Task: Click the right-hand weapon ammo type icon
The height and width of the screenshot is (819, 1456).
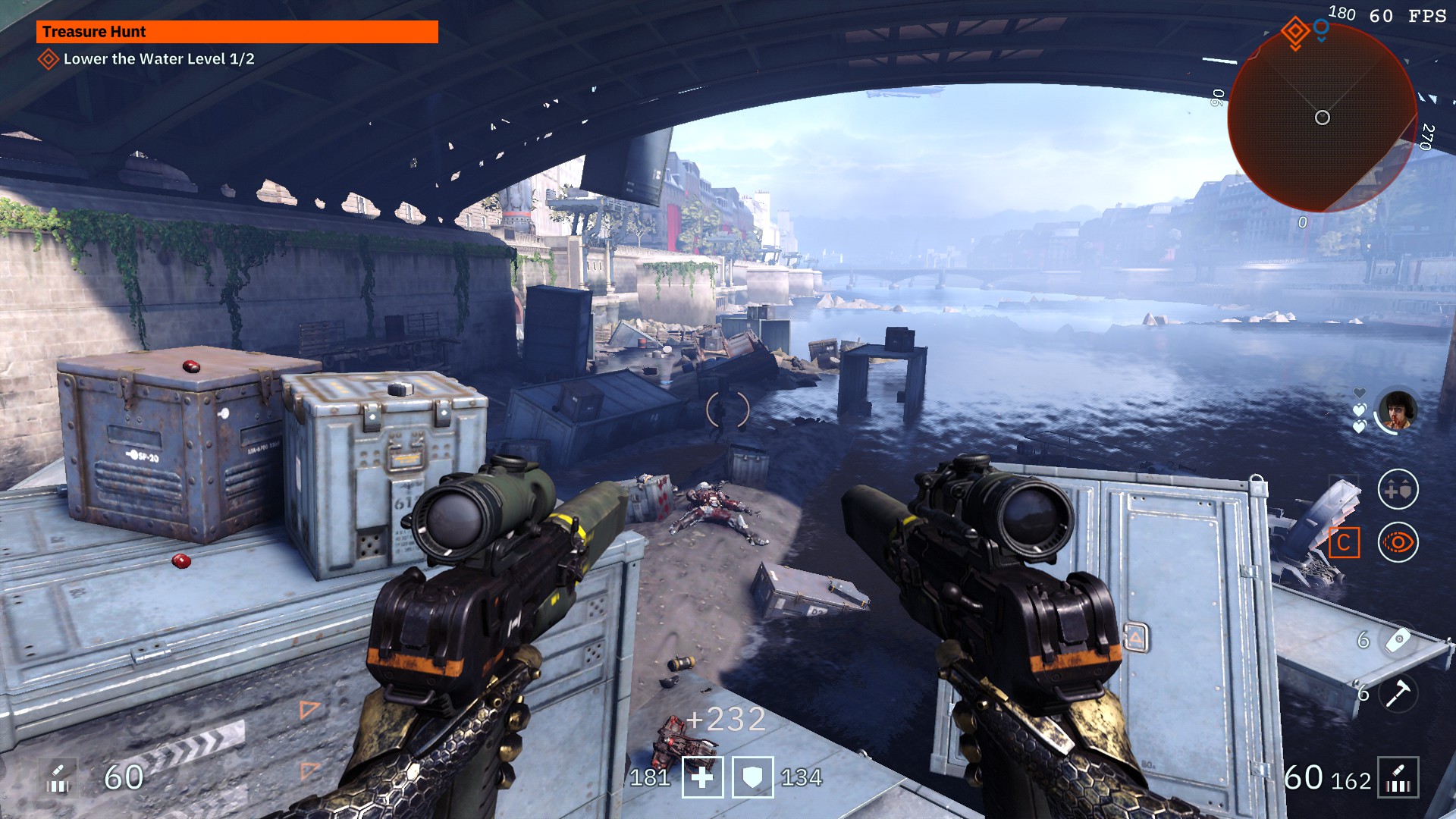Action: [1398, 778]
